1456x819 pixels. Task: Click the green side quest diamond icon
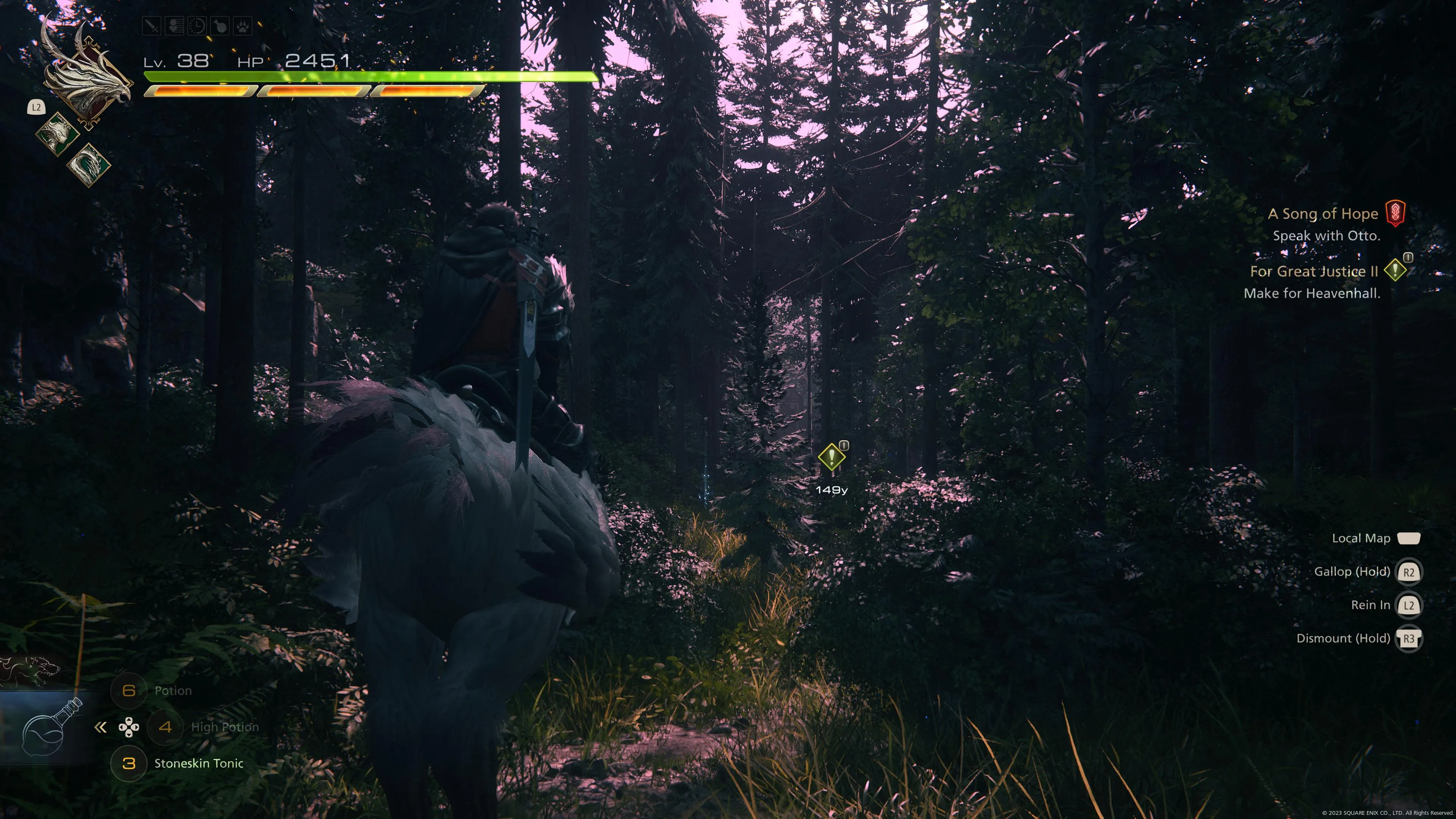coord(1395,270)
